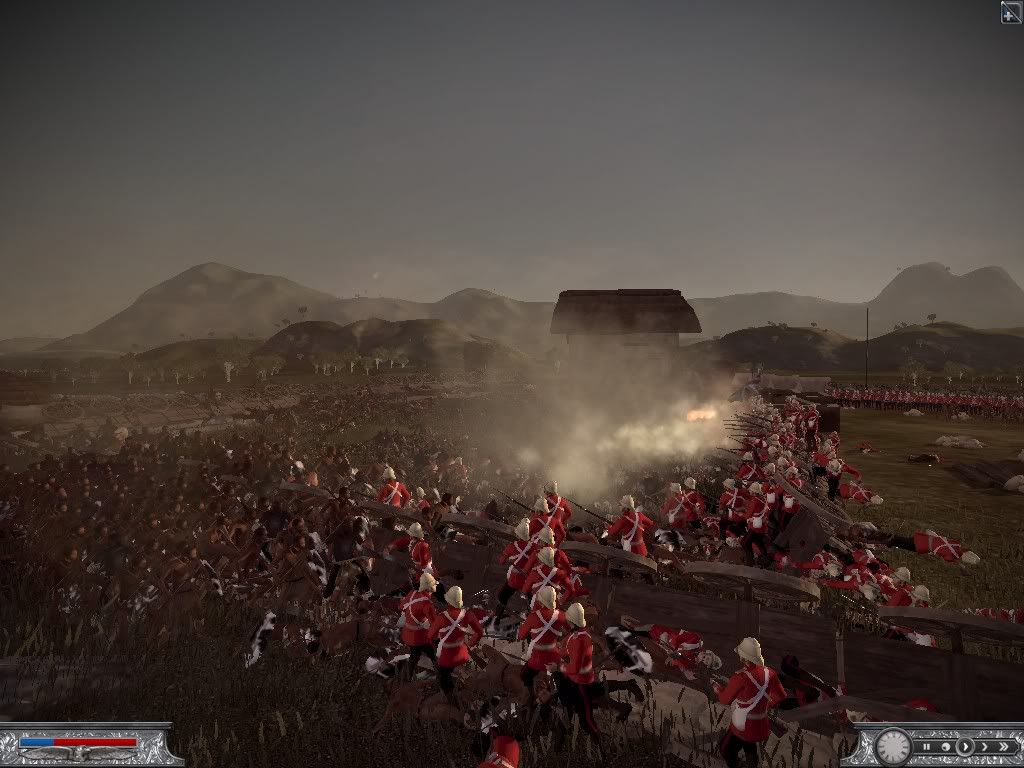
Task: Set battle to normal play speed
Action: tap(965, 746)
